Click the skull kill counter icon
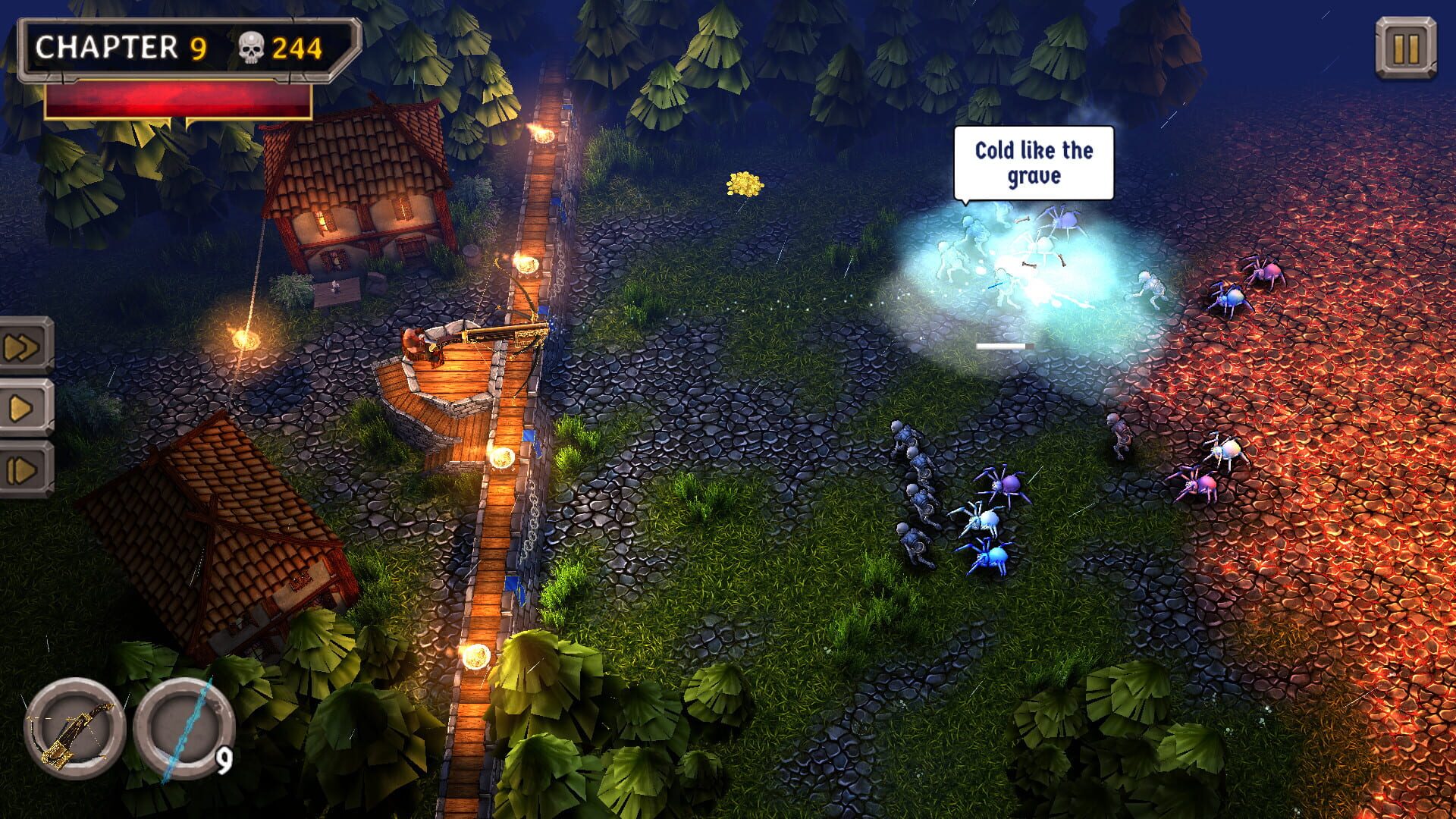1456x819 pixels. coord(250,45)
